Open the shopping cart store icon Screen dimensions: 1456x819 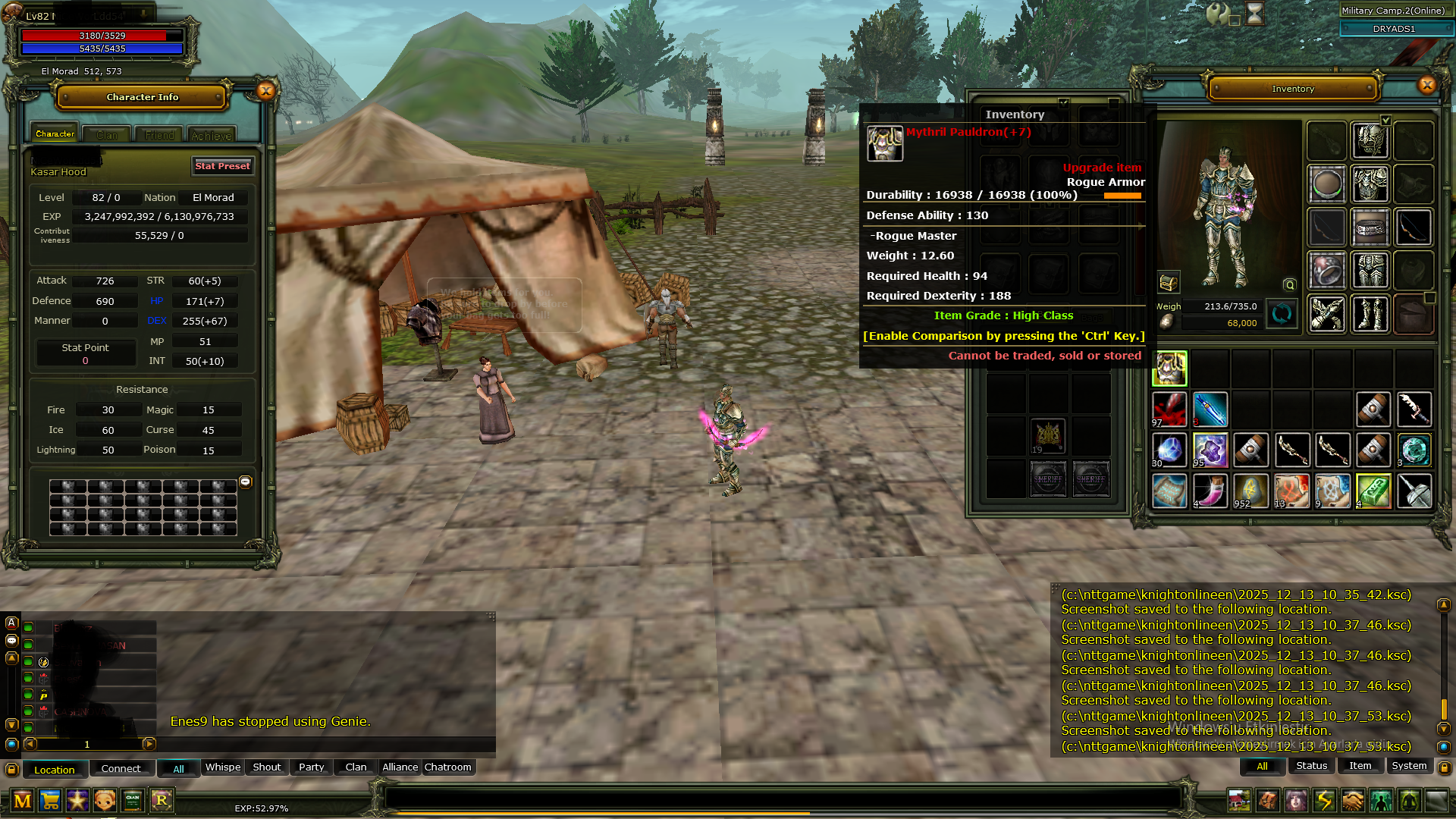click(50, 801)
